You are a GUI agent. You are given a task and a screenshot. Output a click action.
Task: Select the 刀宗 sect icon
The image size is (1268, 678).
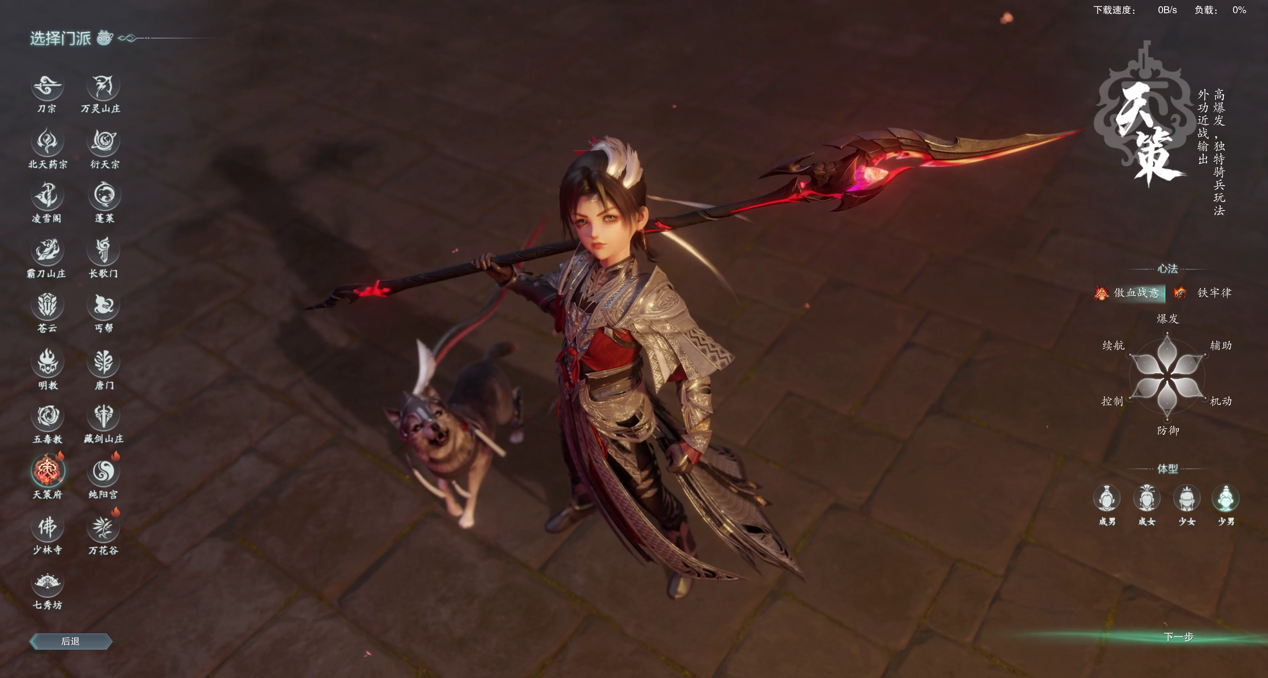47,88
